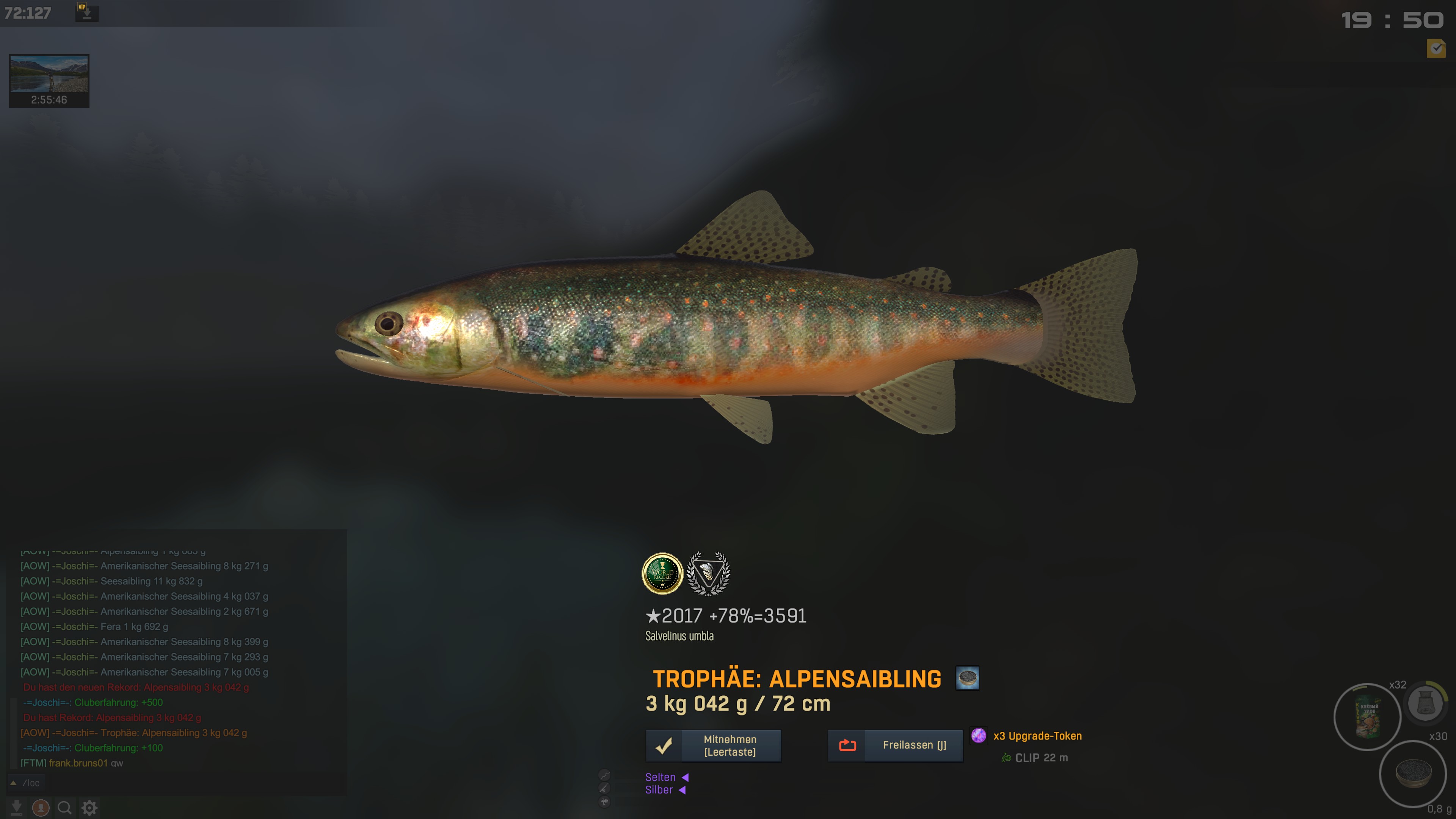Open the location thumbnail showing 2:55:46
Image resolution: width=1456 pixels, height=819 pixels.
(x=49, y=80)
